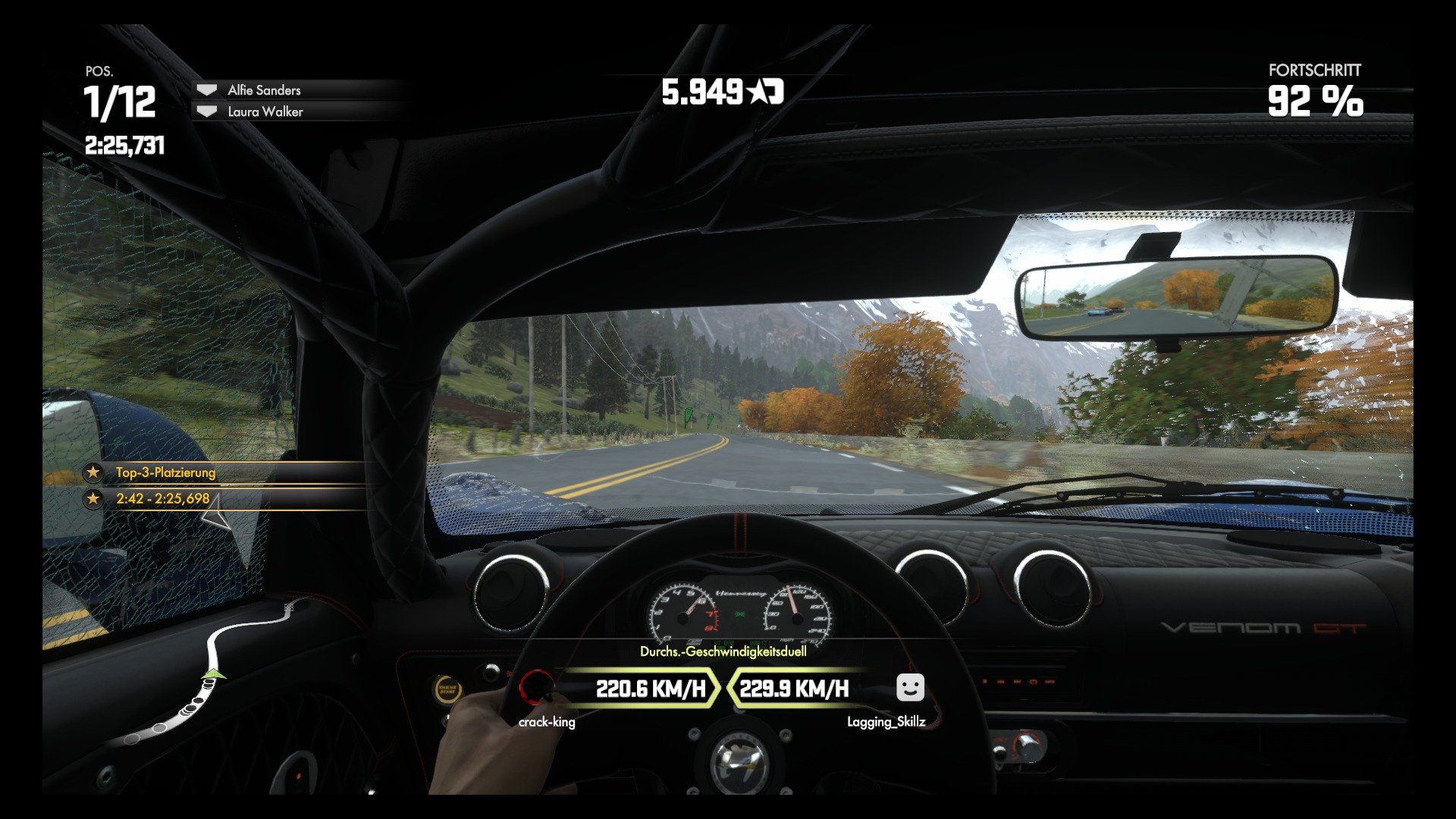Click Laura Walker's rank badge icon
1456x819 pixels.
coord(206,111)
